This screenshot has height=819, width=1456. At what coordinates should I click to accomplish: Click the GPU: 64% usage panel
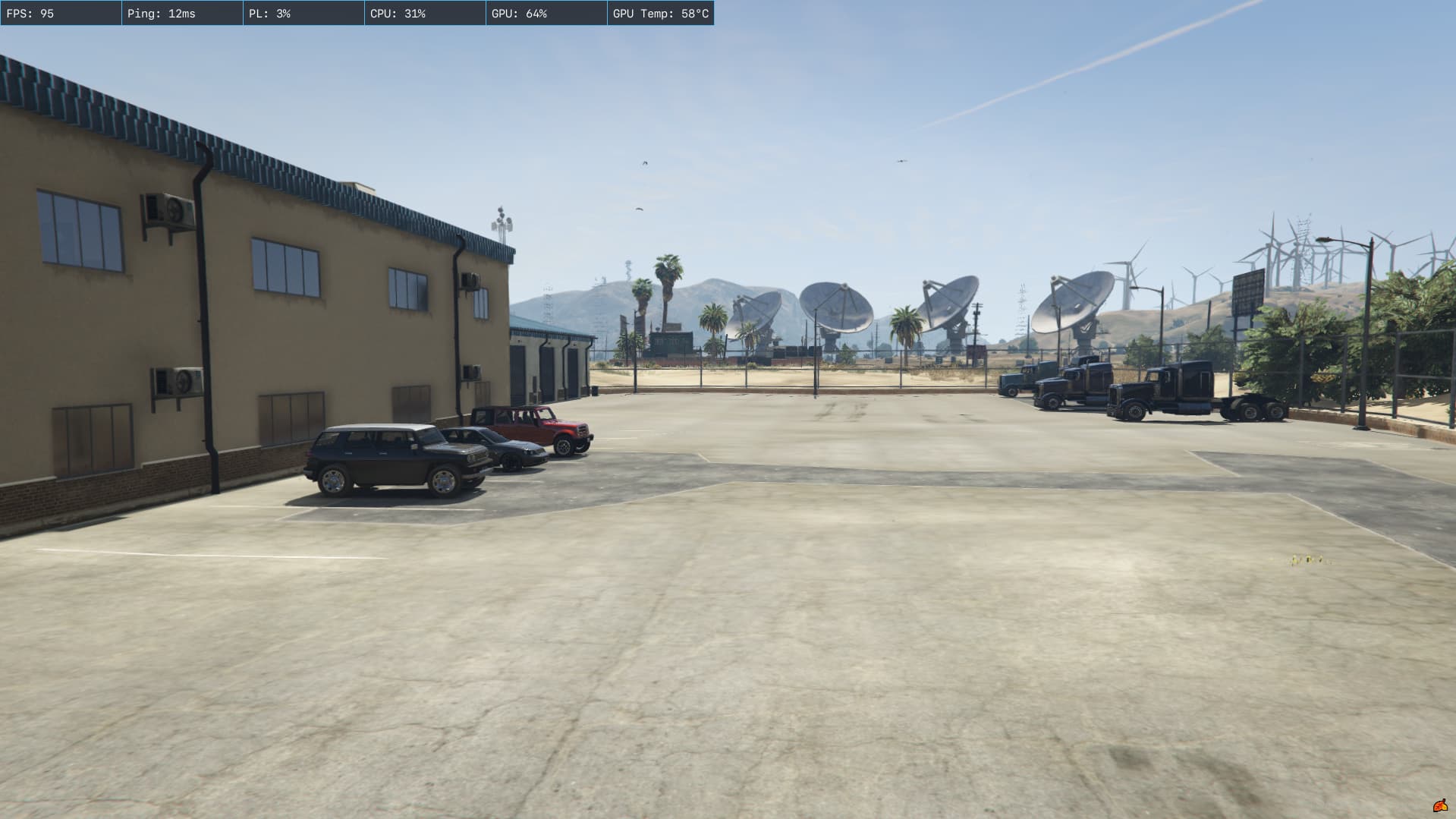point(546,12)
